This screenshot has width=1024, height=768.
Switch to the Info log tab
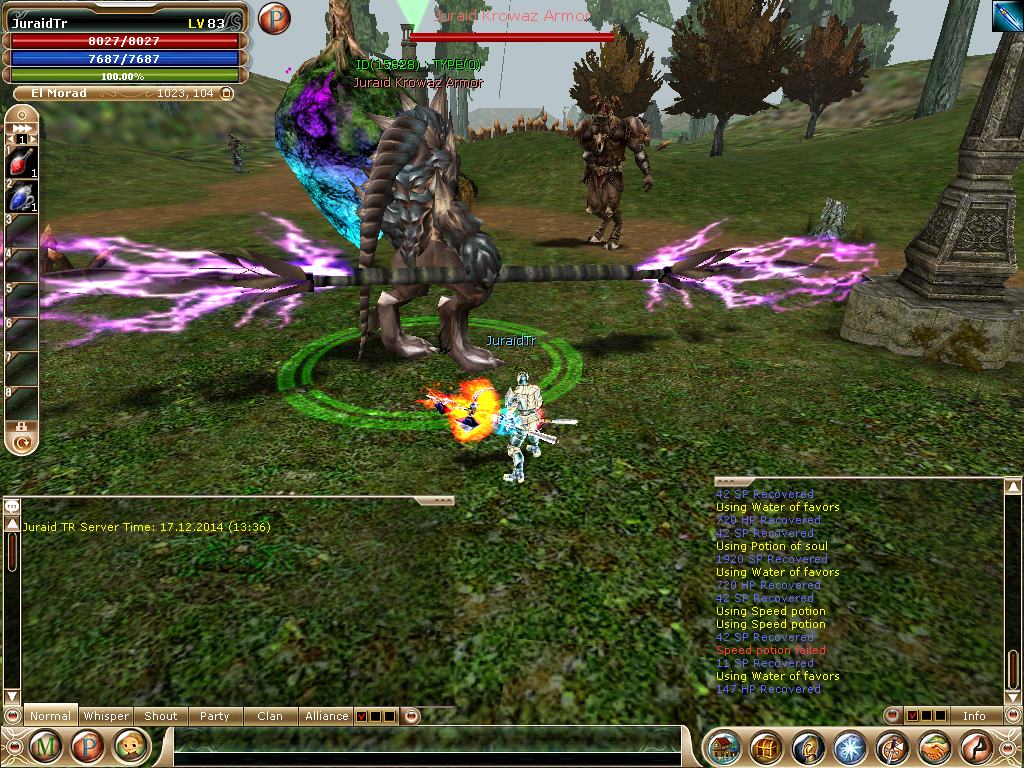tap(973, 716)
